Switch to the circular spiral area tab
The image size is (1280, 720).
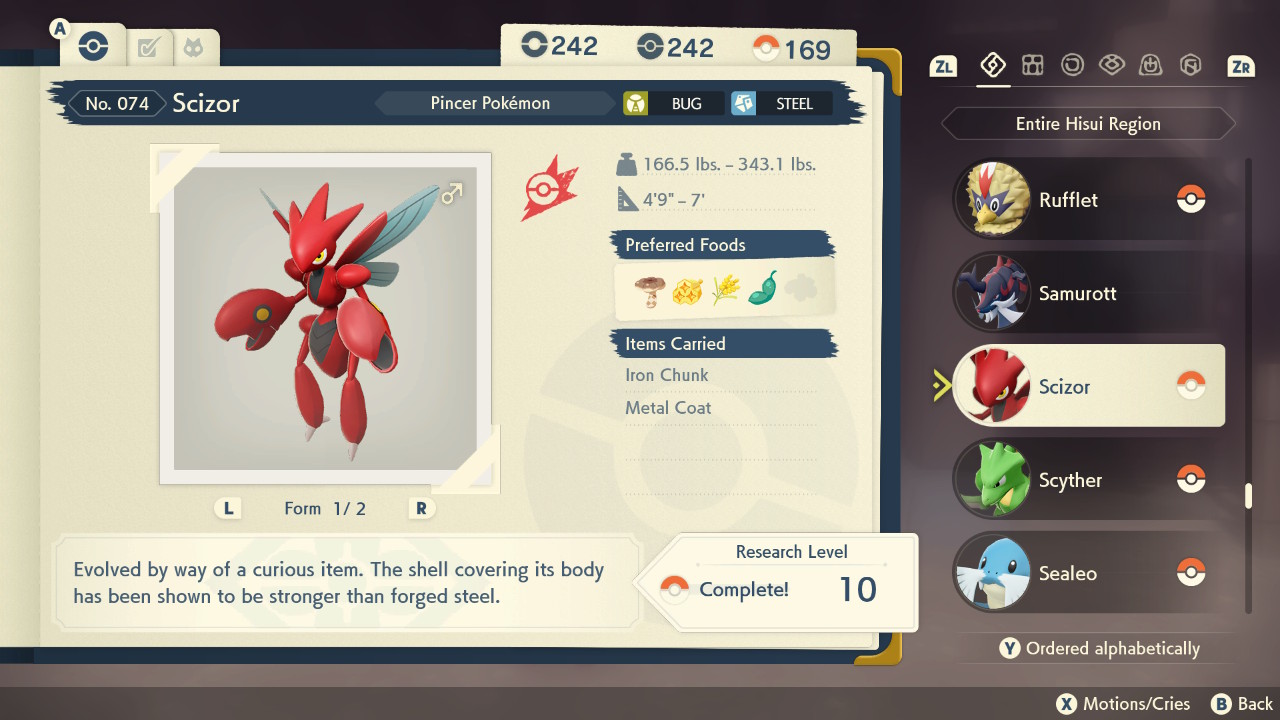coord(1072,65)
